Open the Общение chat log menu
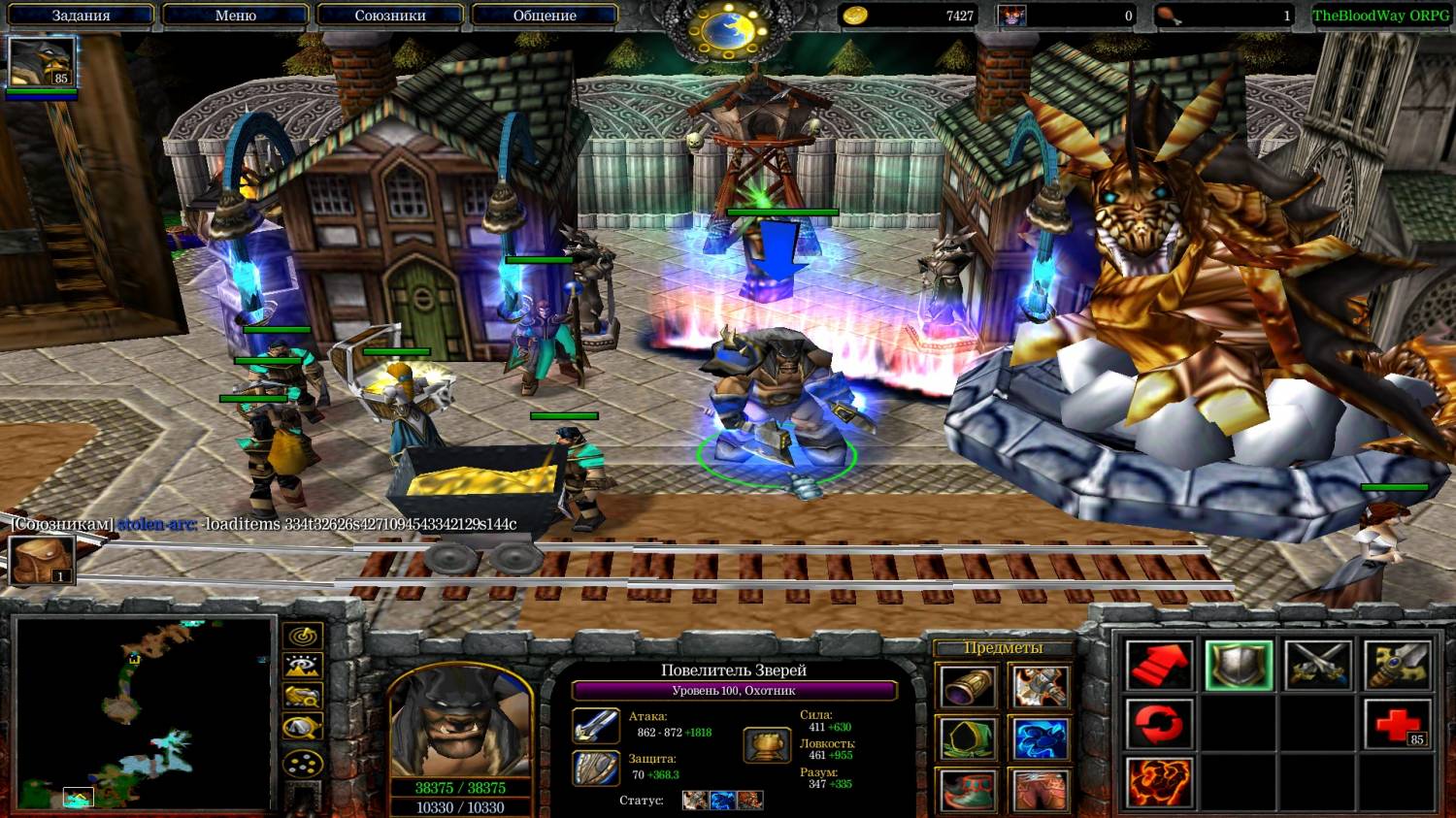This screenshot has height=818, width=1456. click(545, 16)
